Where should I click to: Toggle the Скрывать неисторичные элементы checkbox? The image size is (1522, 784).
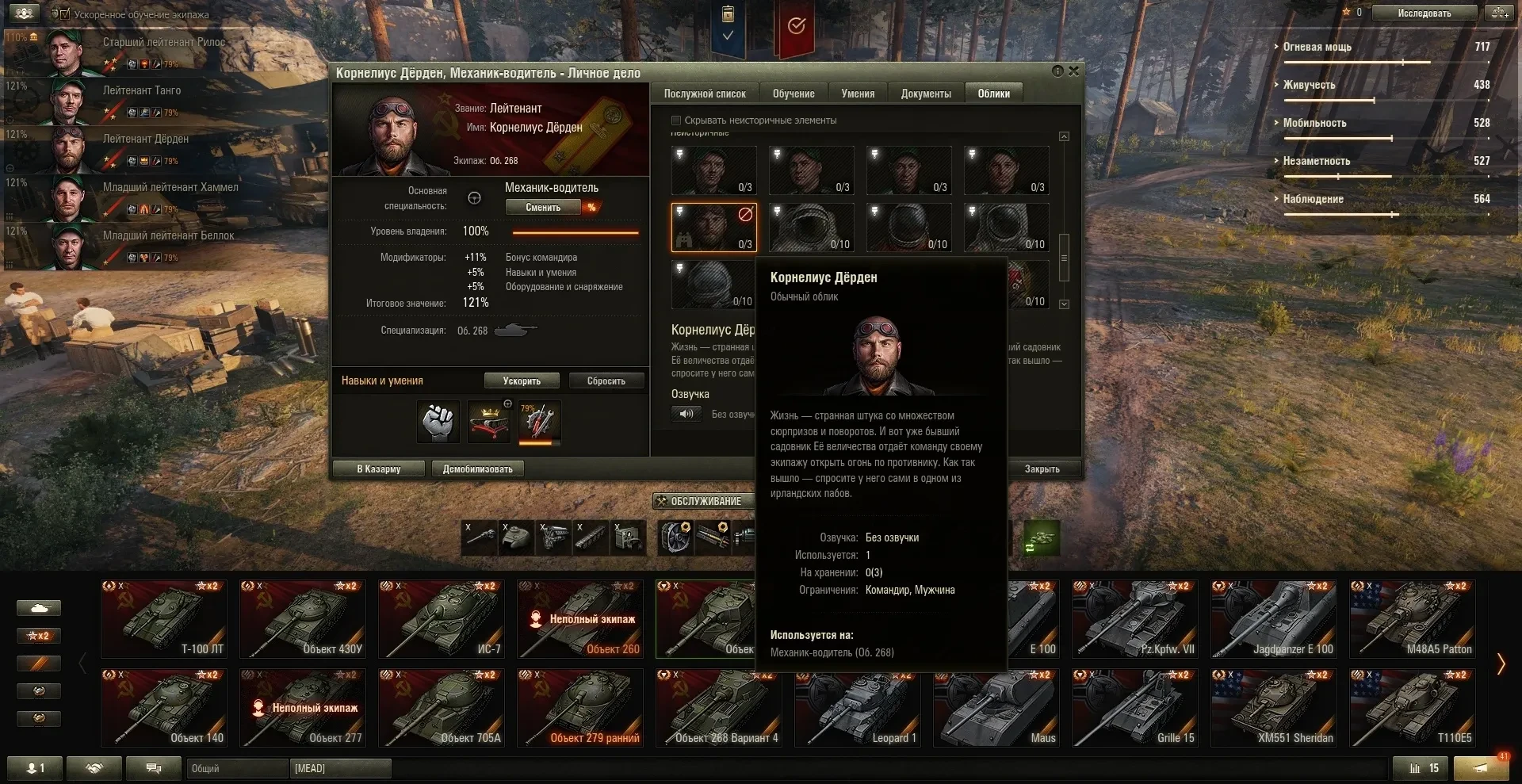click(x=676, y=120)
